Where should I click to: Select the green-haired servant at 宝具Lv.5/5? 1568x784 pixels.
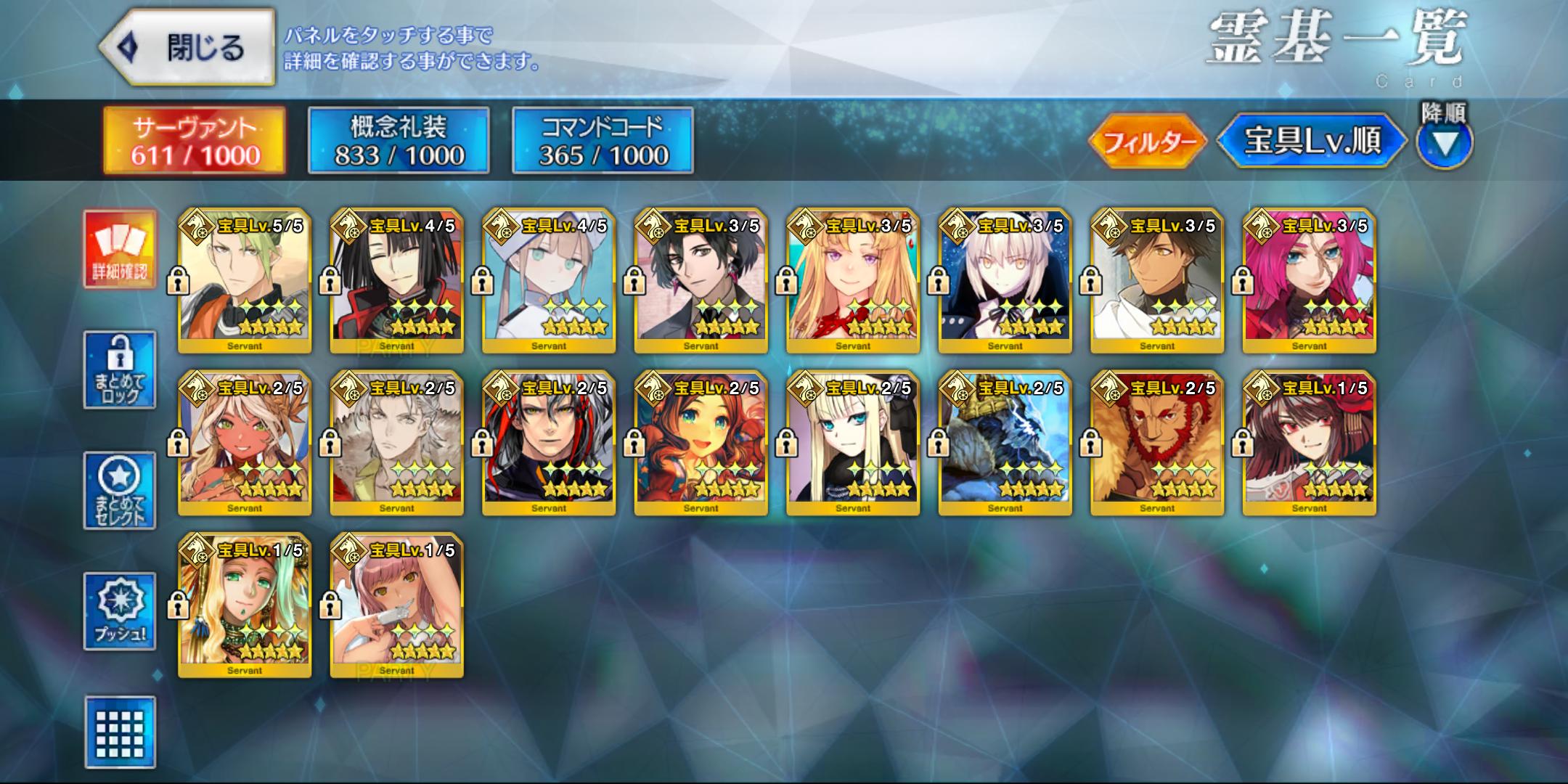[245, 281]
